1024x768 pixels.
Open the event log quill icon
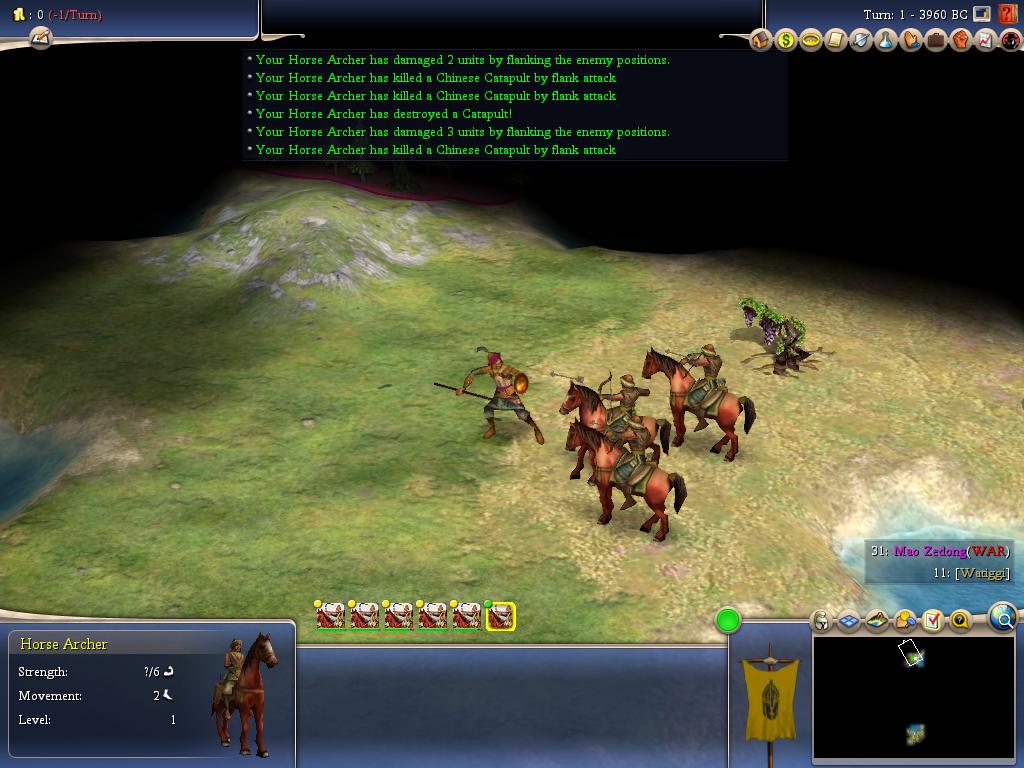(40, 38)
